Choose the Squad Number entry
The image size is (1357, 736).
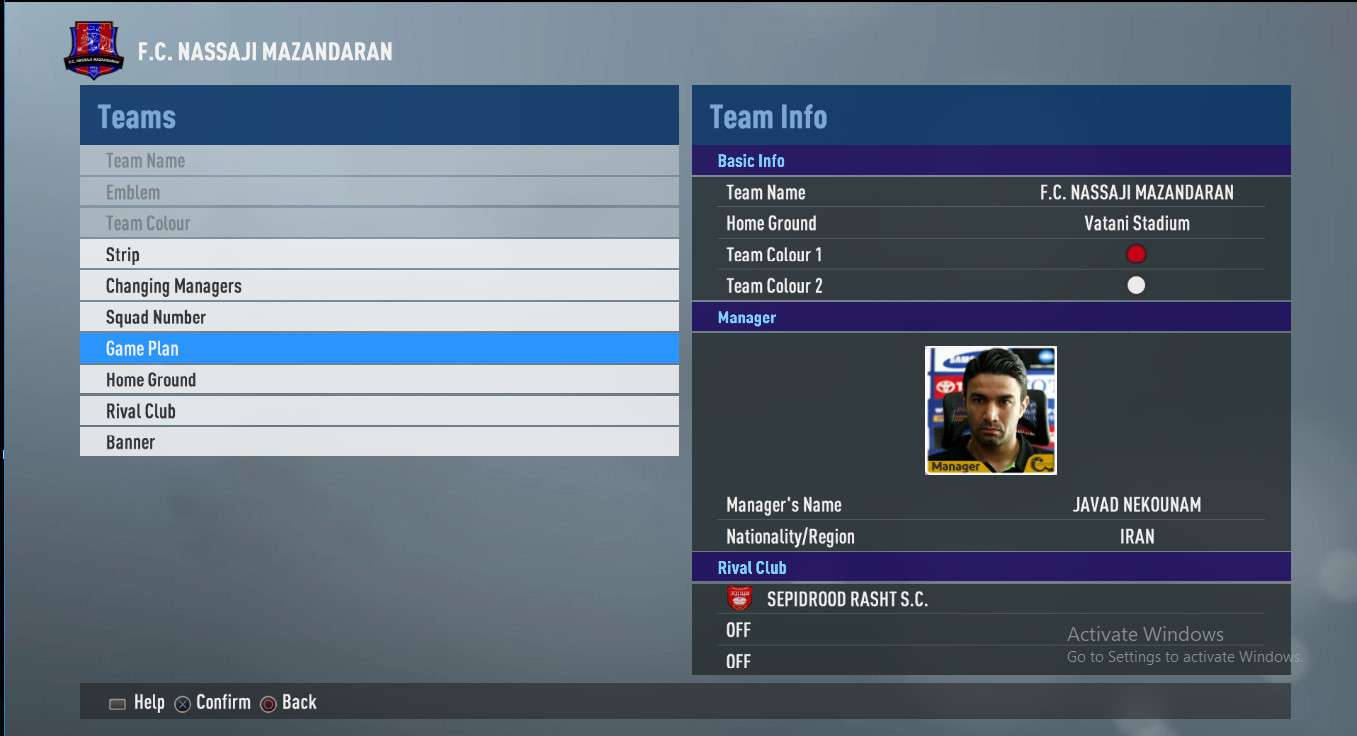click(379, 317)
